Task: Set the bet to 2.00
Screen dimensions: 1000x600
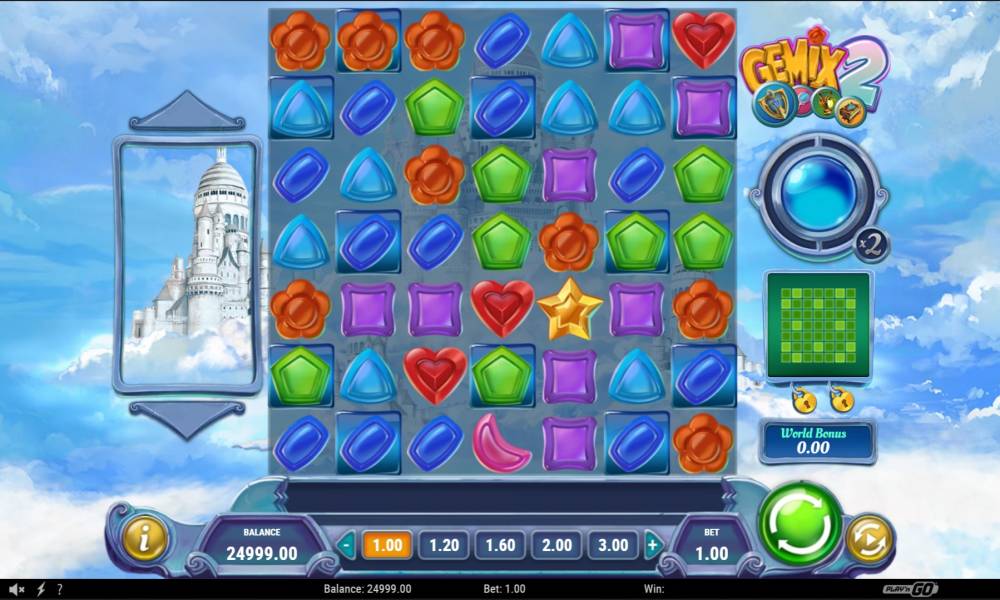Action: tap(556, 545)
